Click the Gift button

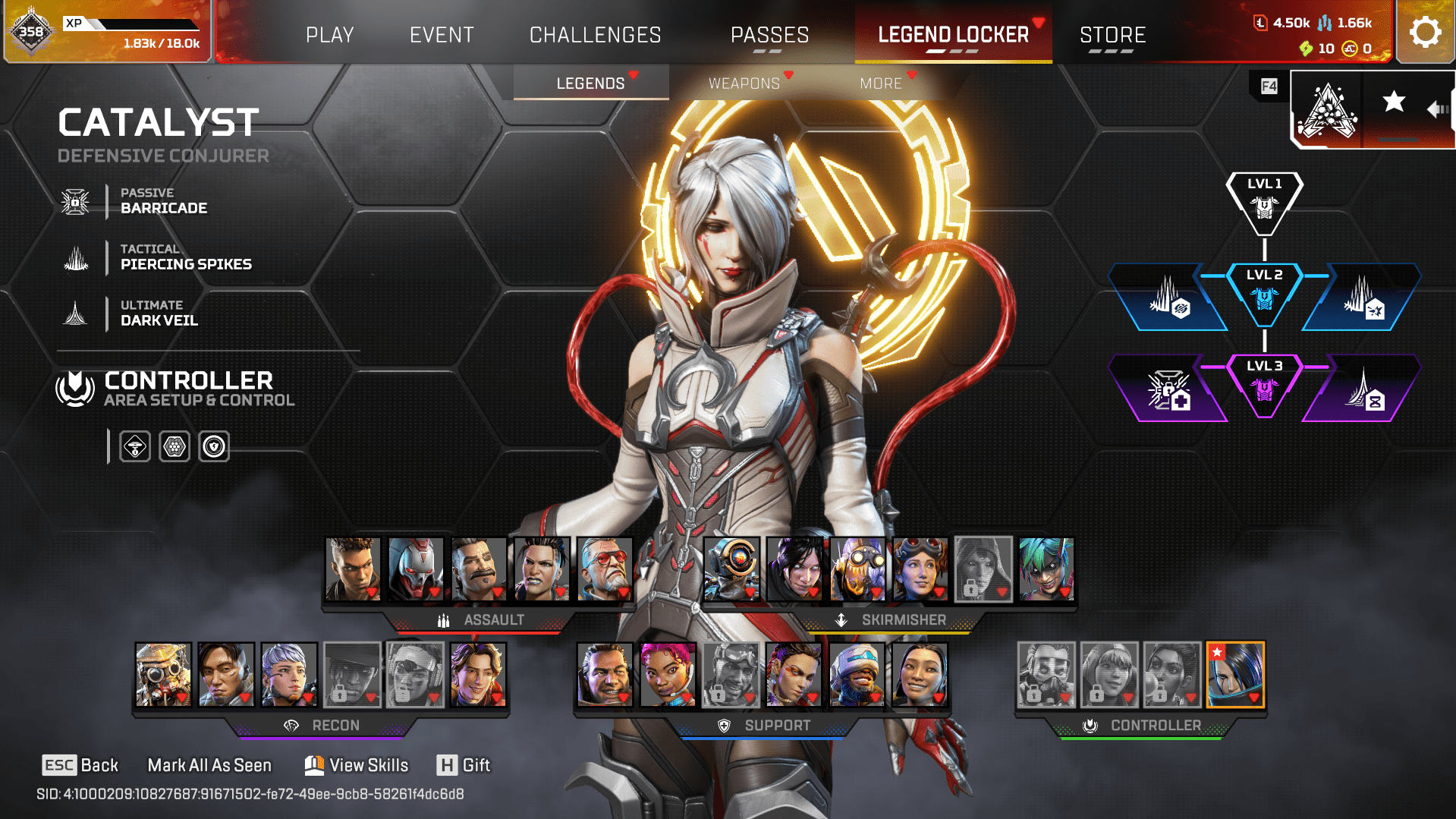(464, 765)
